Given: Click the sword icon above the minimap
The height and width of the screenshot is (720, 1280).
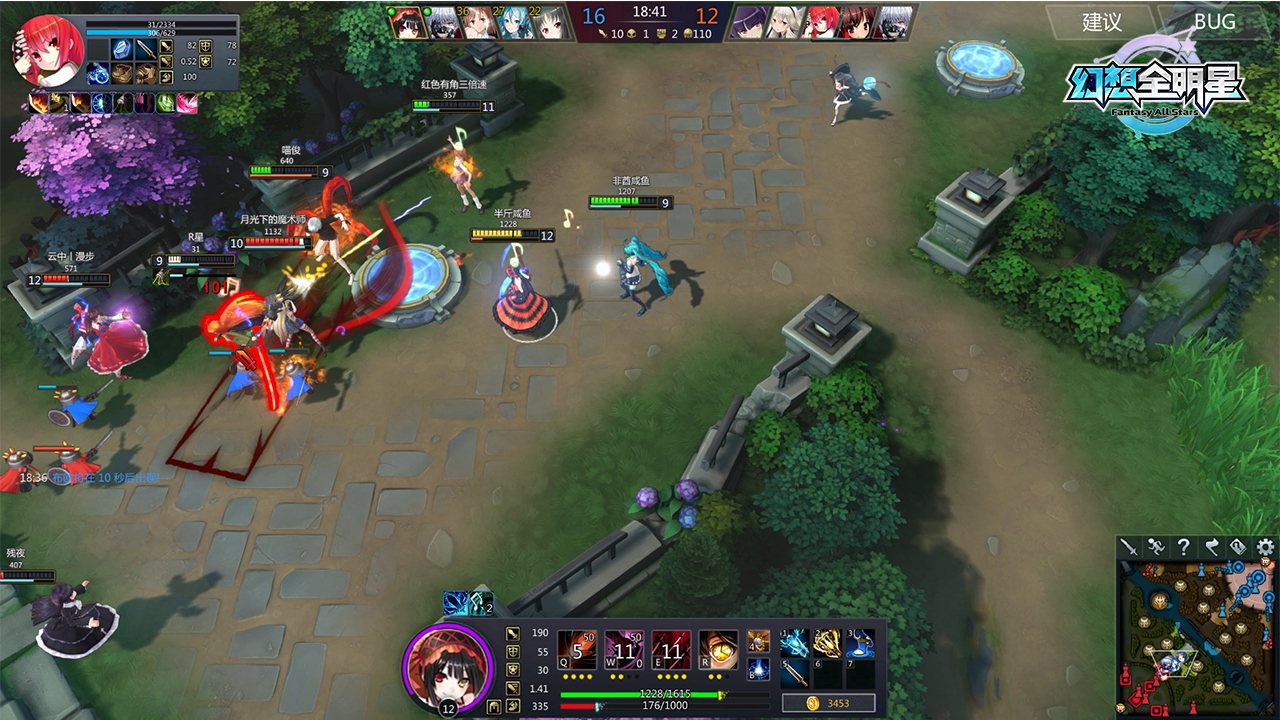Looking at the screenshot, I should 1130,547.
